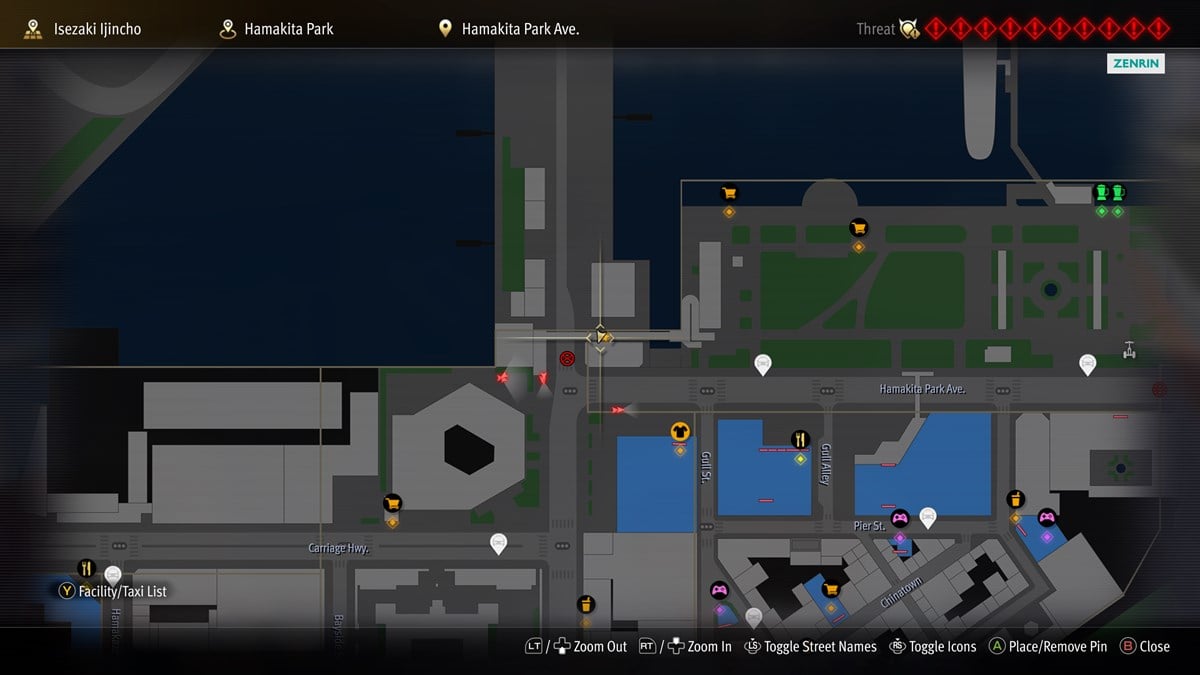1200x675 pixels.
Task: Select the orange t-shirt clothing shop marker
Action: coord(680,432)
